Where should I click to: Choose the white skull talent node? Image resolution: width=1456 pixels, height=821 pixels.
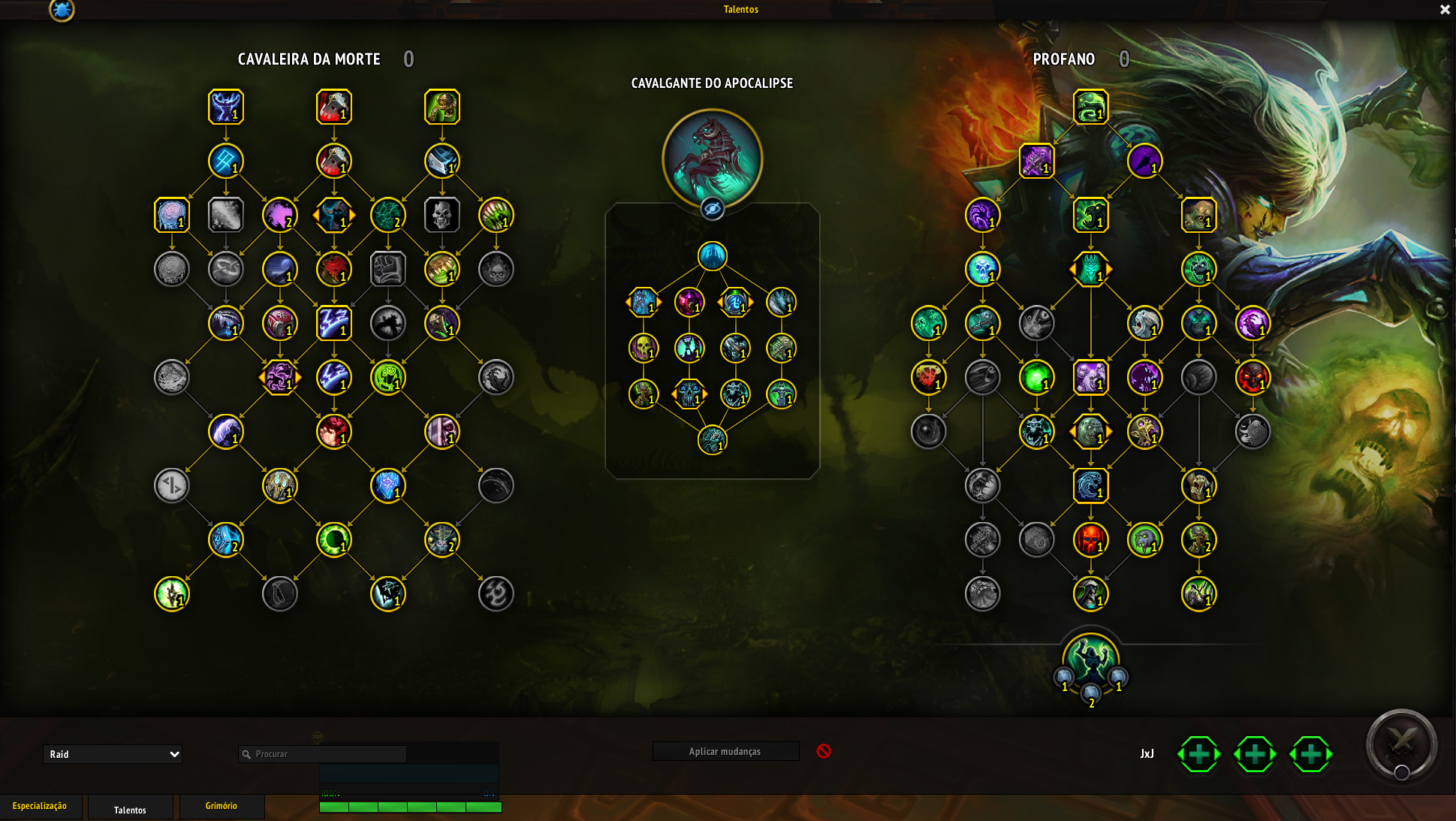point(442,215)
